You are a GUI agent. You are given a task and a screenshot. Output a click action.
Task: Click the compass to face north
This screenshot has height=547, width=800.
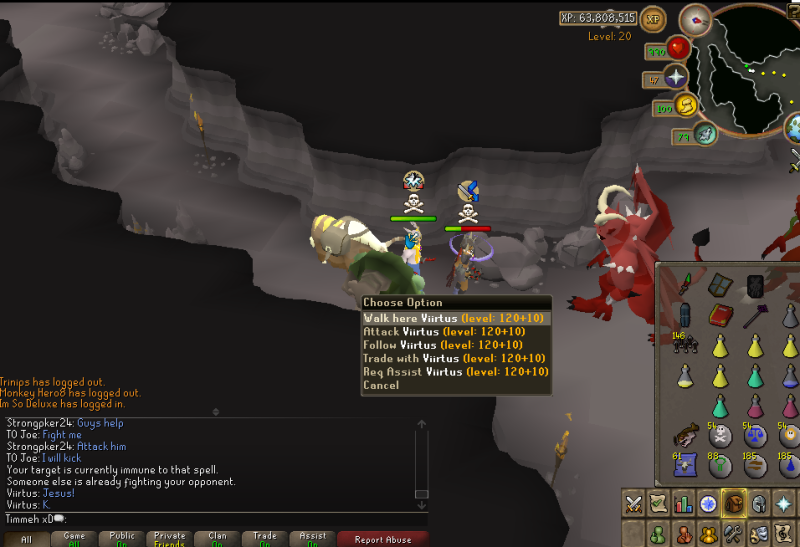[694, 19]
